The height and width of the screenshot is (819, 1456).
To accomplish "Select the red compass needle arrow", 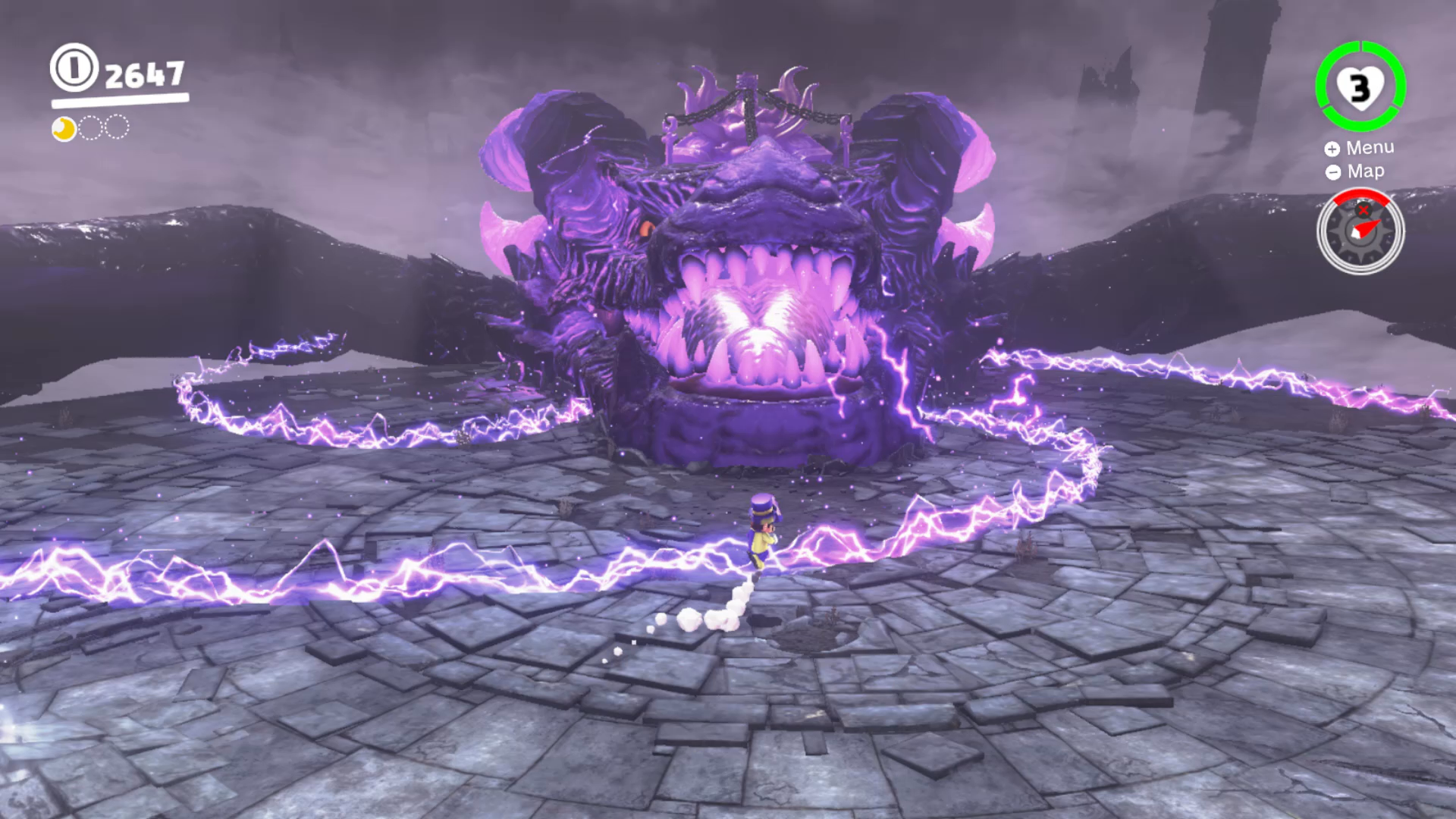I will (x=1370, y=227).
